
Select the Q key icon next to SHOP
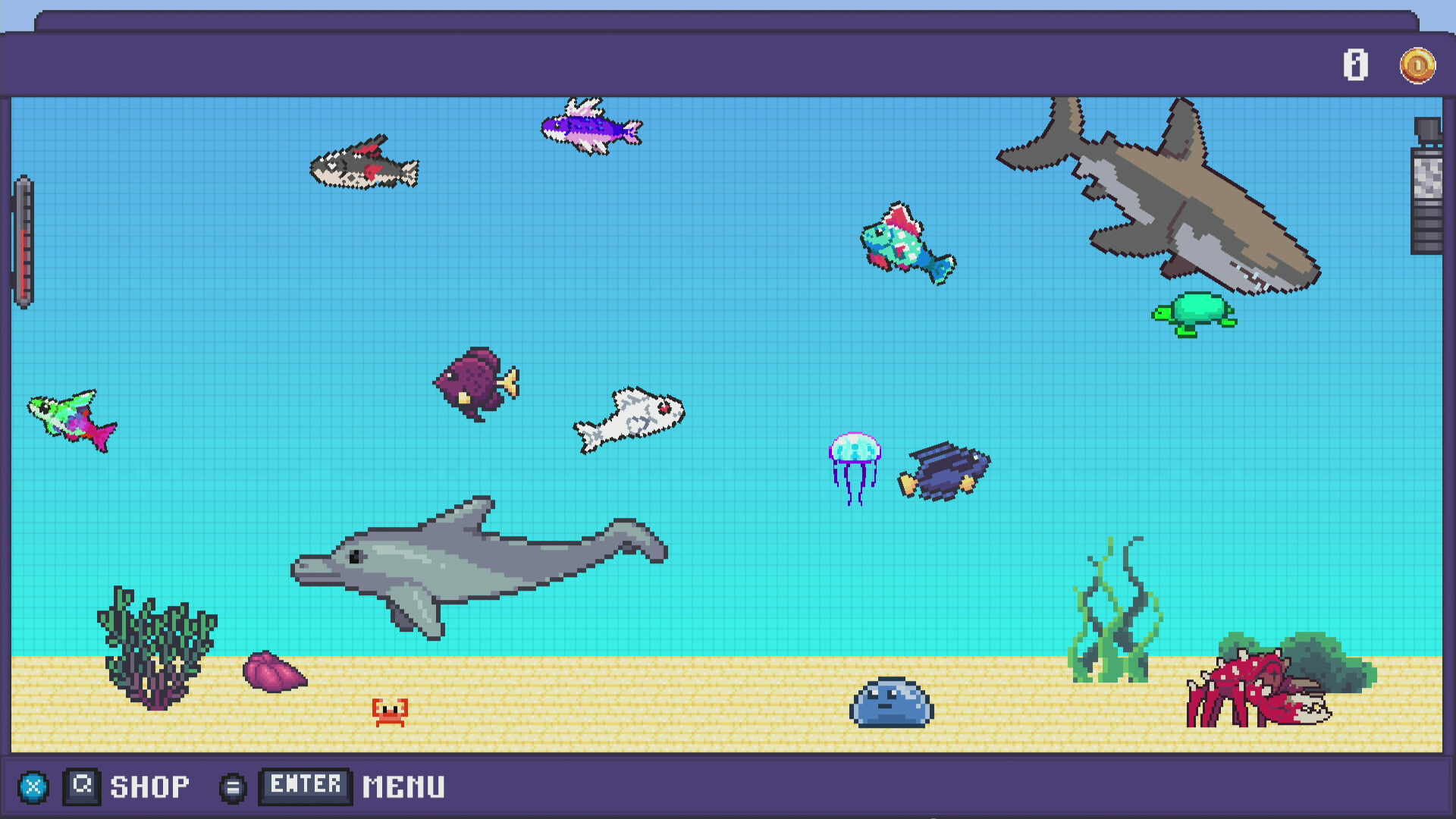pos(83,785)
